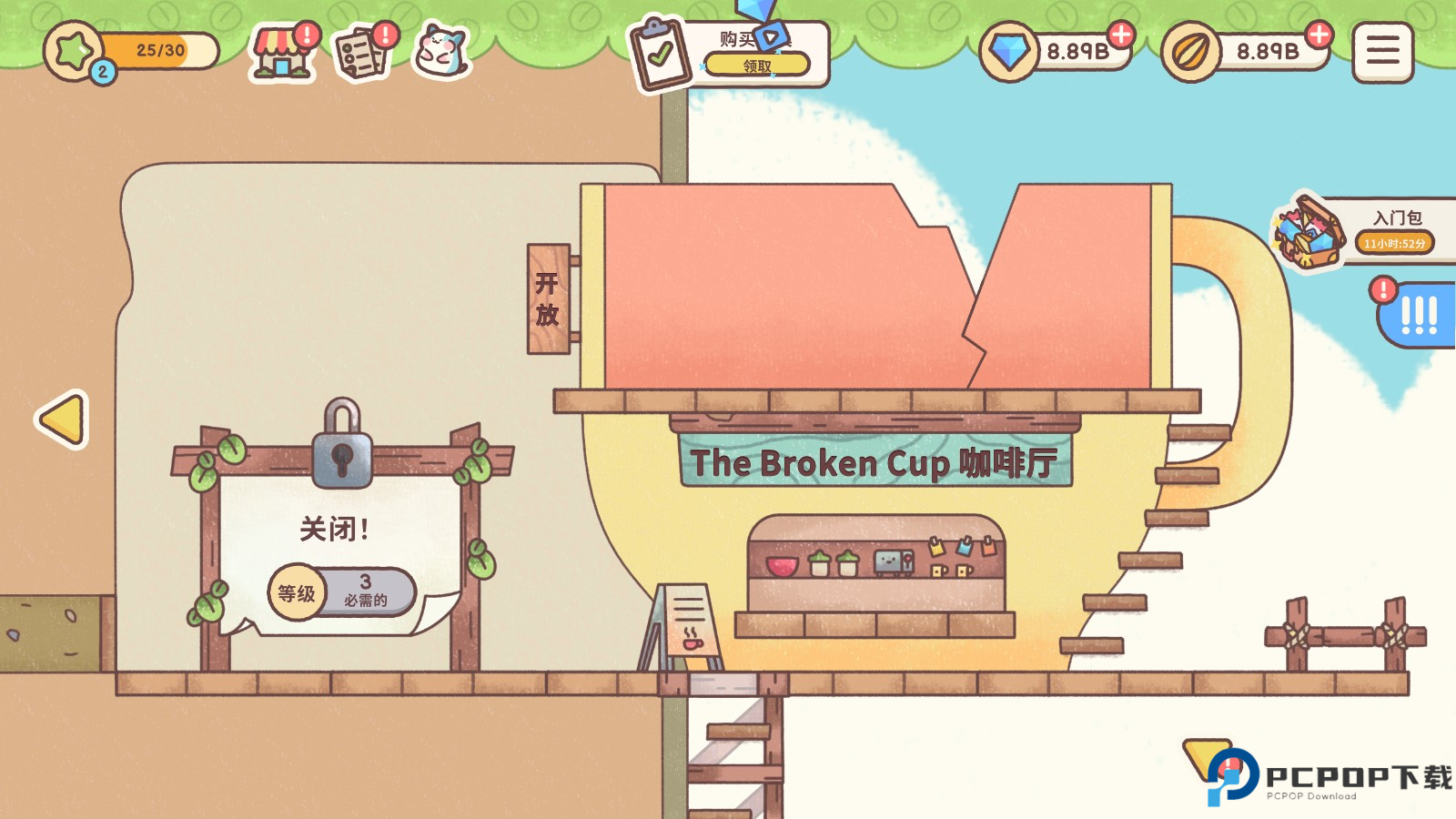The image size is (1456, 819).
Task: Open the blue exclamation notification bubble
Action: pyautogui.click(x=1416, y=315)
